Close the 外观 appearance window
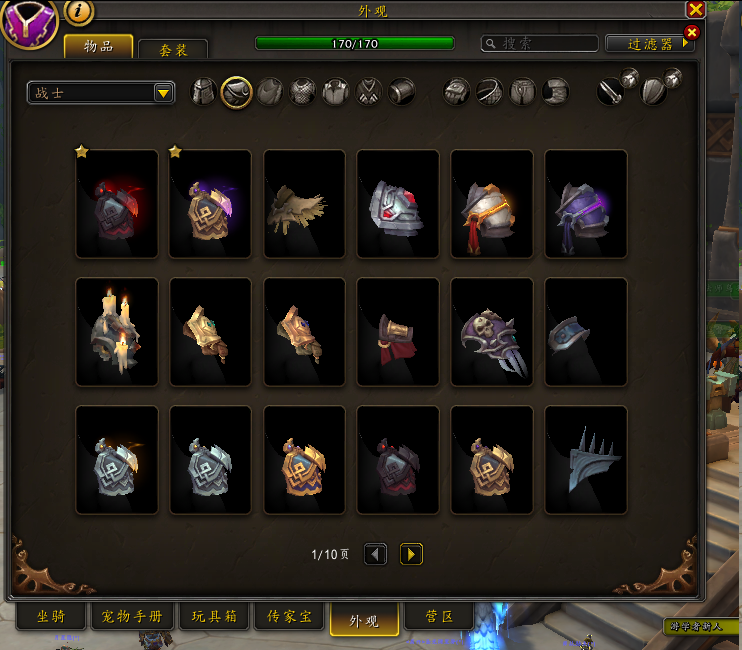 tap(695, 9)
